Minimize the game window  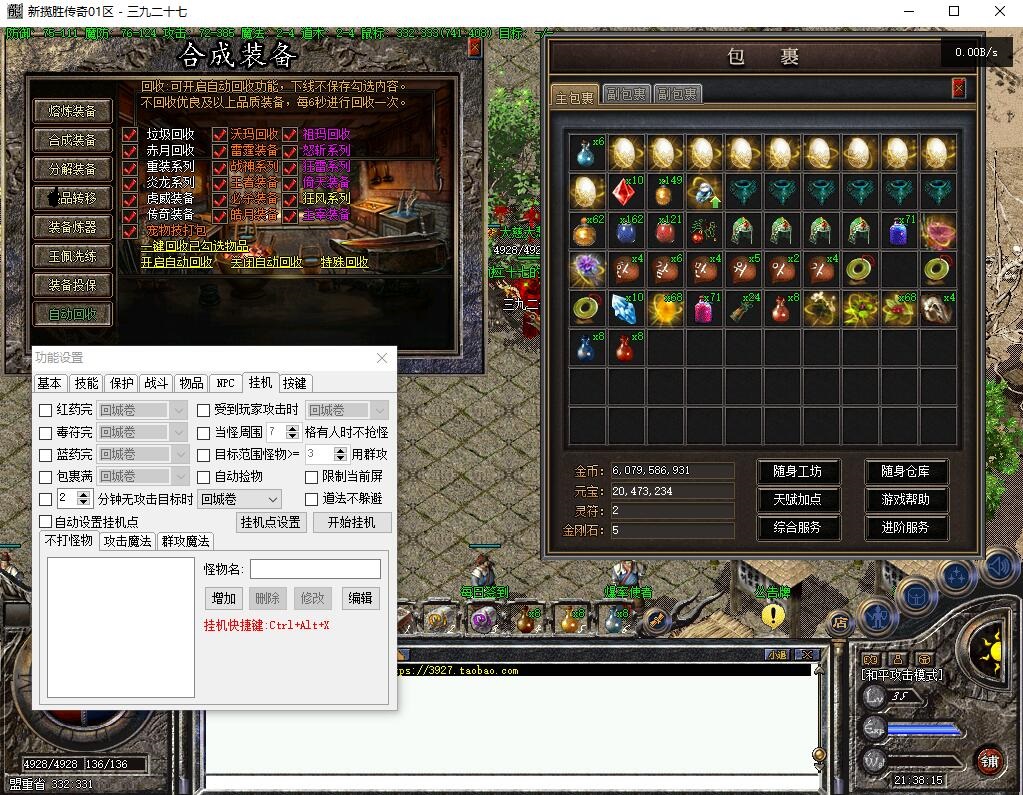pos(907,12)
